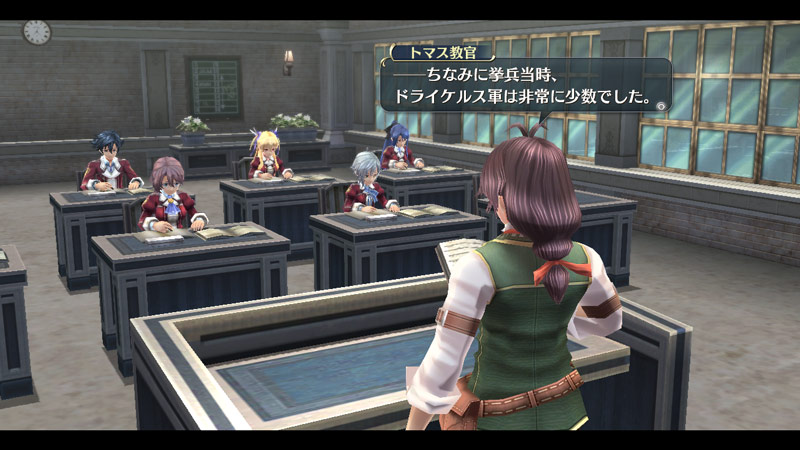Click the dialogue continue indicator icon
Viewport: 800px width, 450px height.
tap(661, 104)
